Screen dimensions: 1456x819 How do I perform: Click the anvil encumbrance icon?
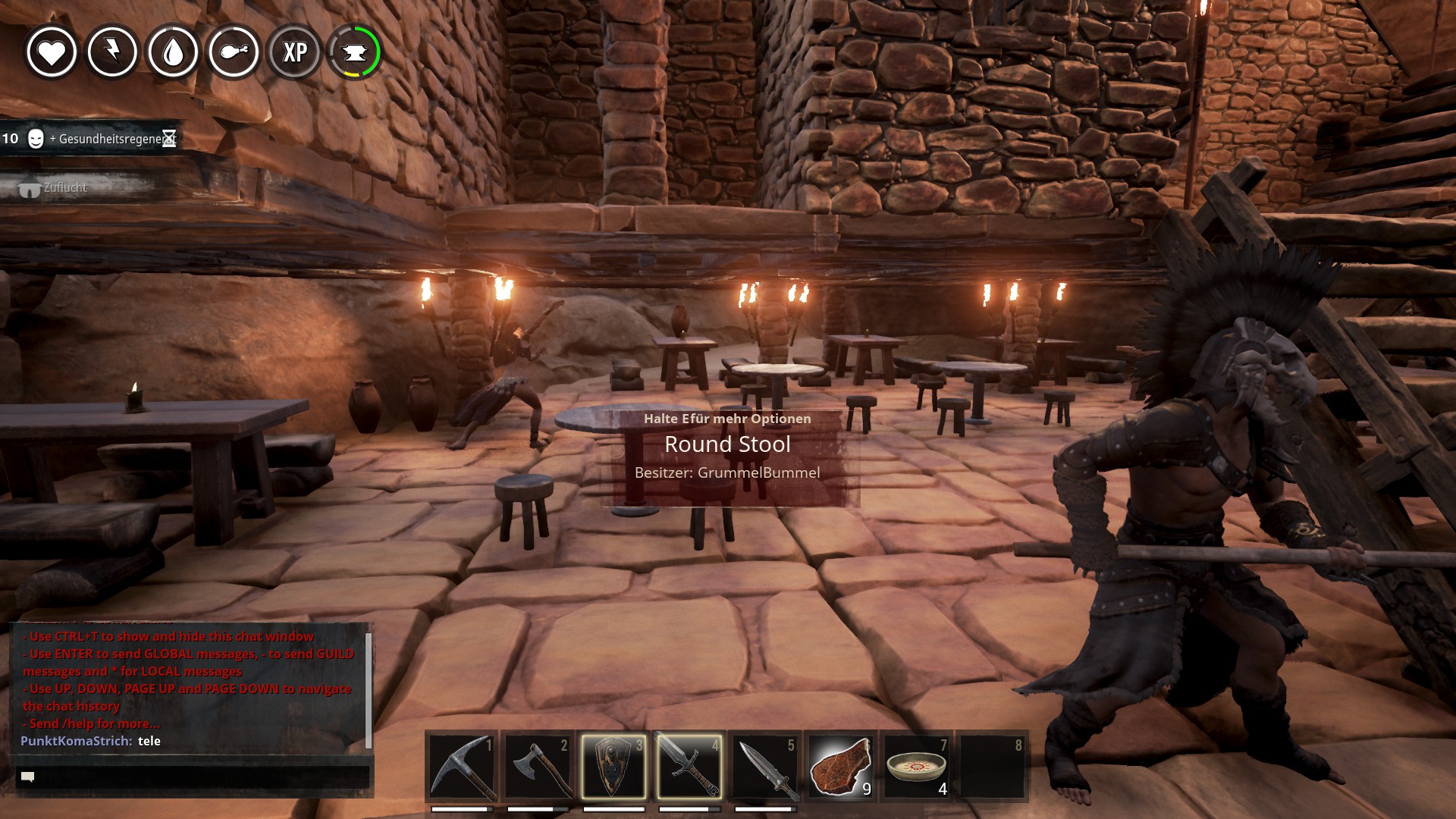click(354, 52)
